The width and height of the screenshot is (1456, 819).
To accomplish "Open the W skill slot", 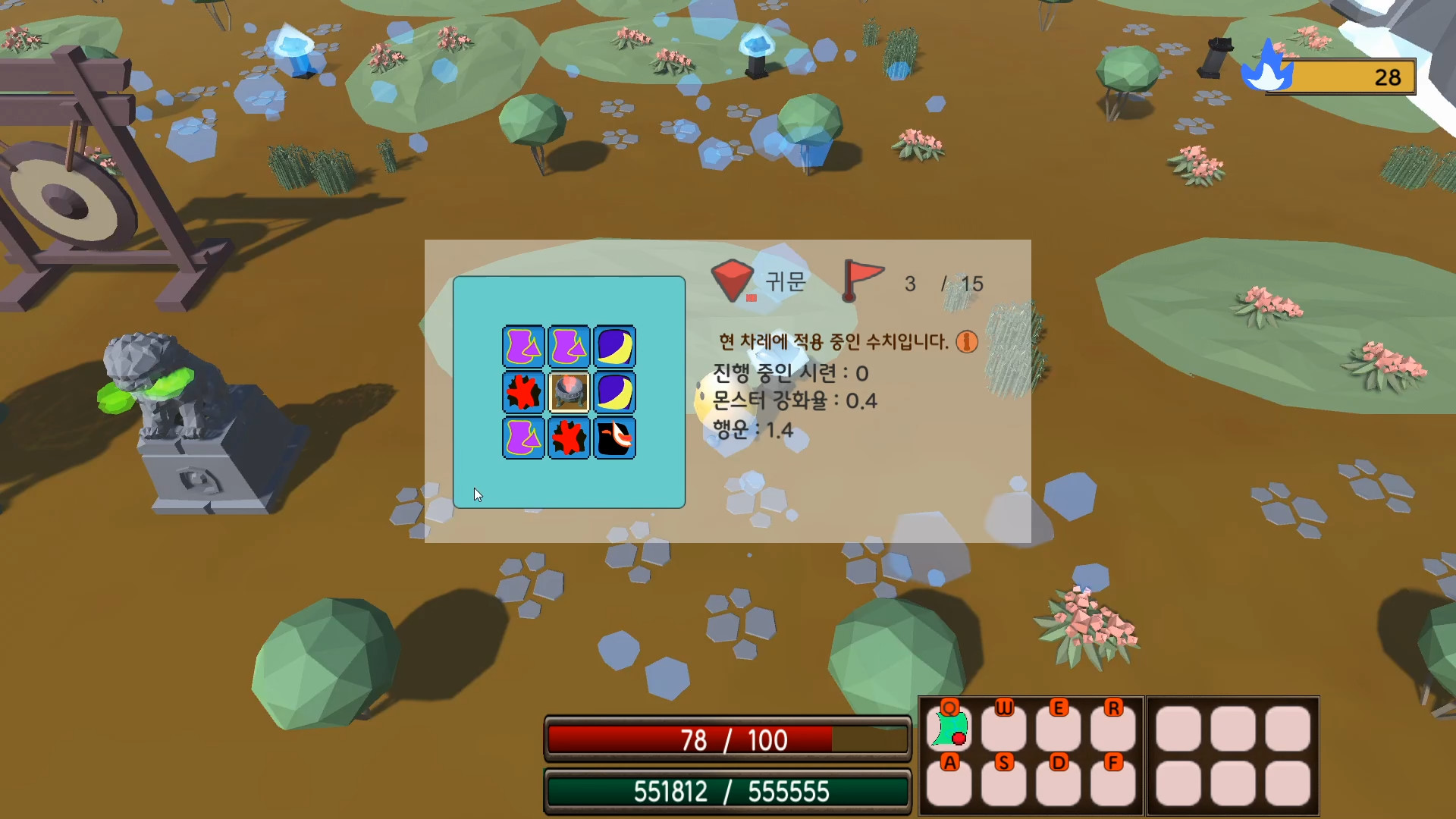I will pyautogui.click(x=1004, y=730).
